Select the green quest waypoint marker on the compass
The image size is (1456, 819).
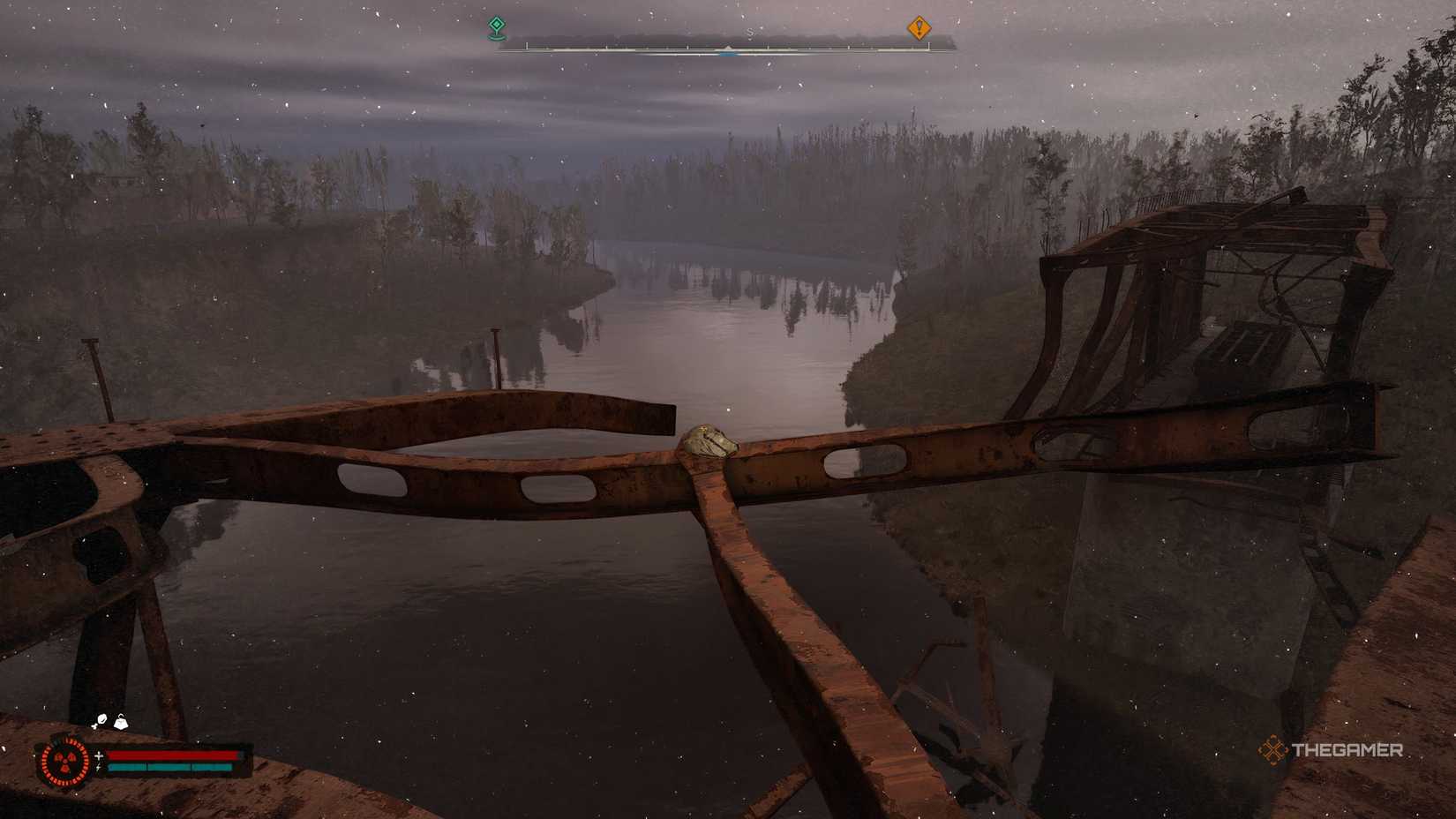[497, 27]
